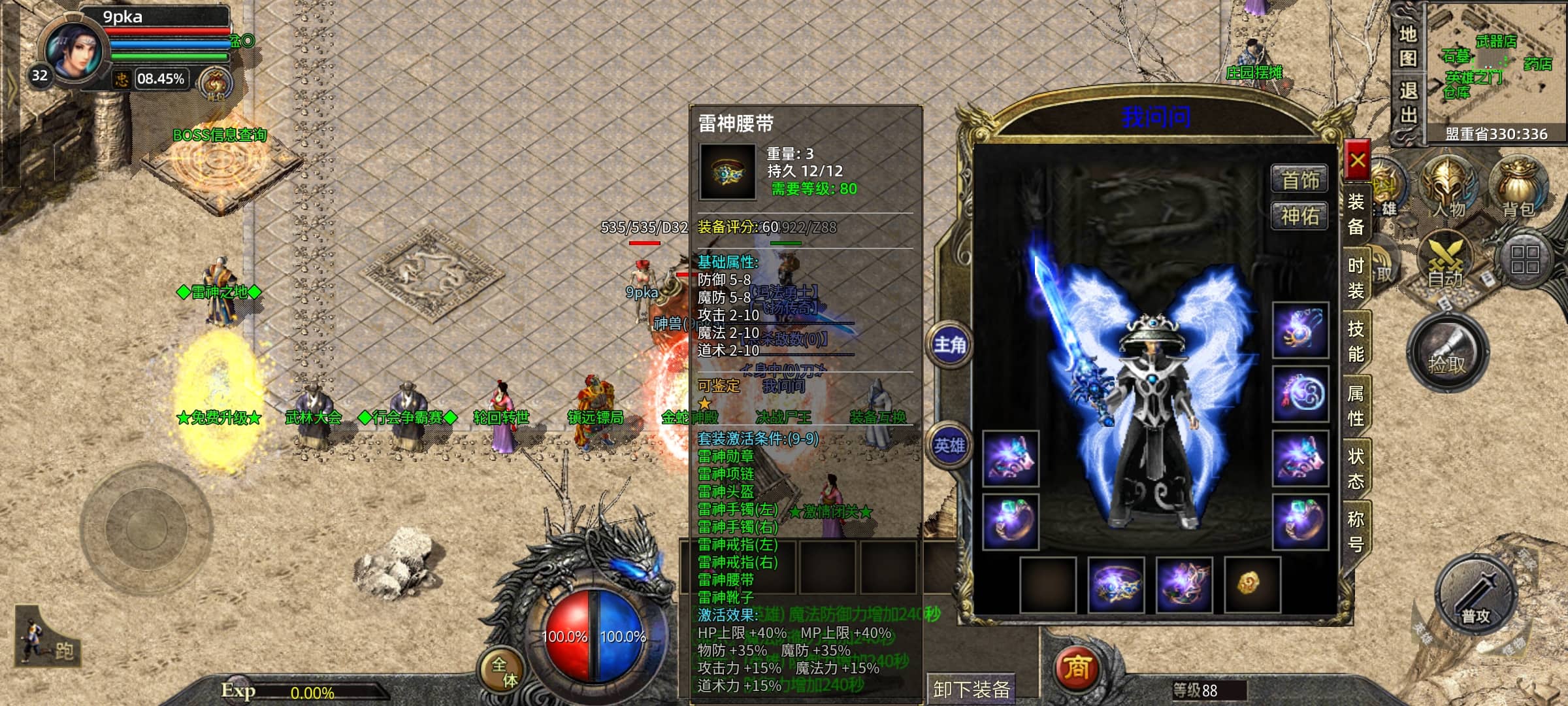Select the 主角 main character button
The width and height of the screenshot is (1568, 706).
pos(949,345)
